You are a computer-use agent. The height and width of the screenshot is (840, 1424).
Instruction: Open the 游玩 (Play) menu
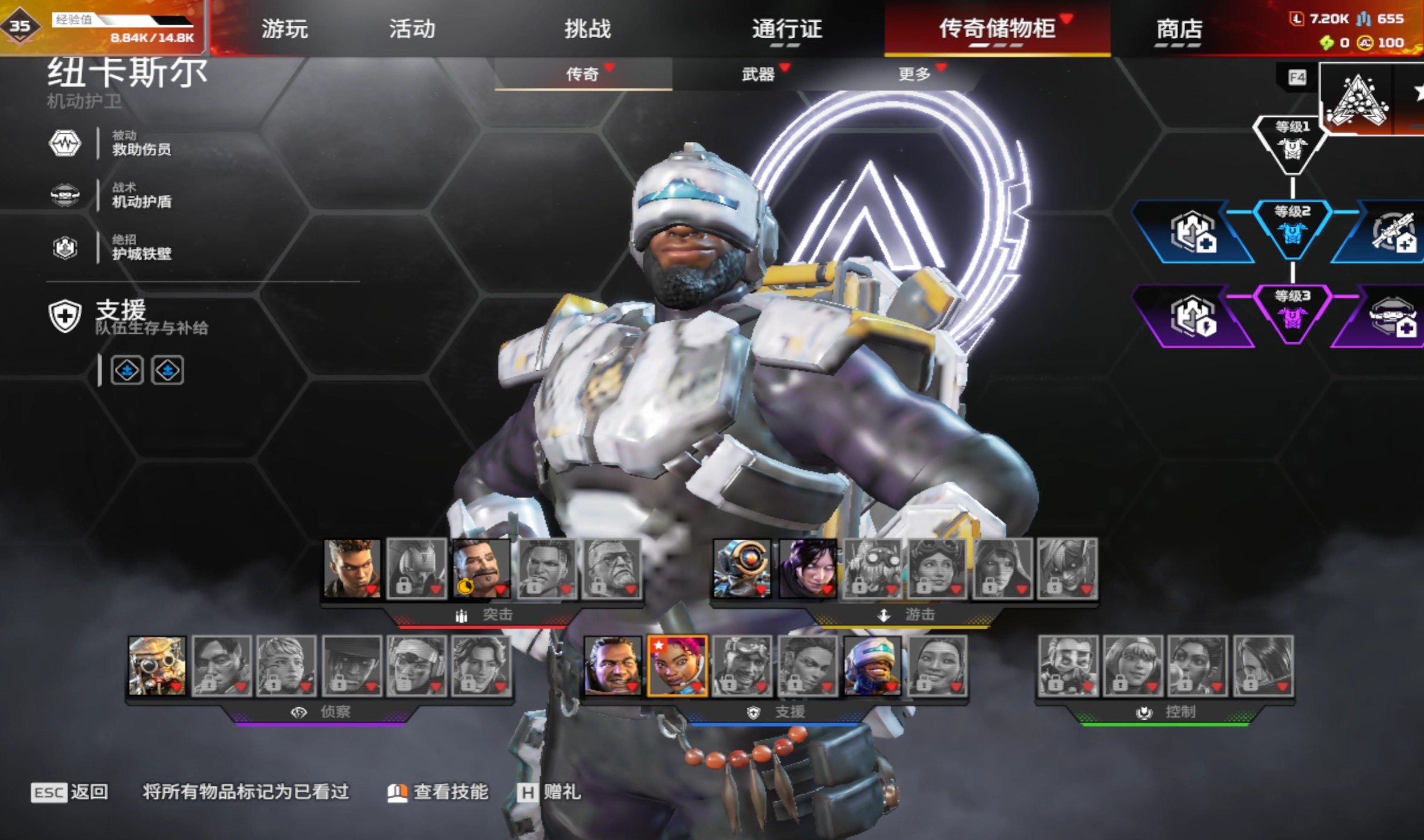pos(285,29)
